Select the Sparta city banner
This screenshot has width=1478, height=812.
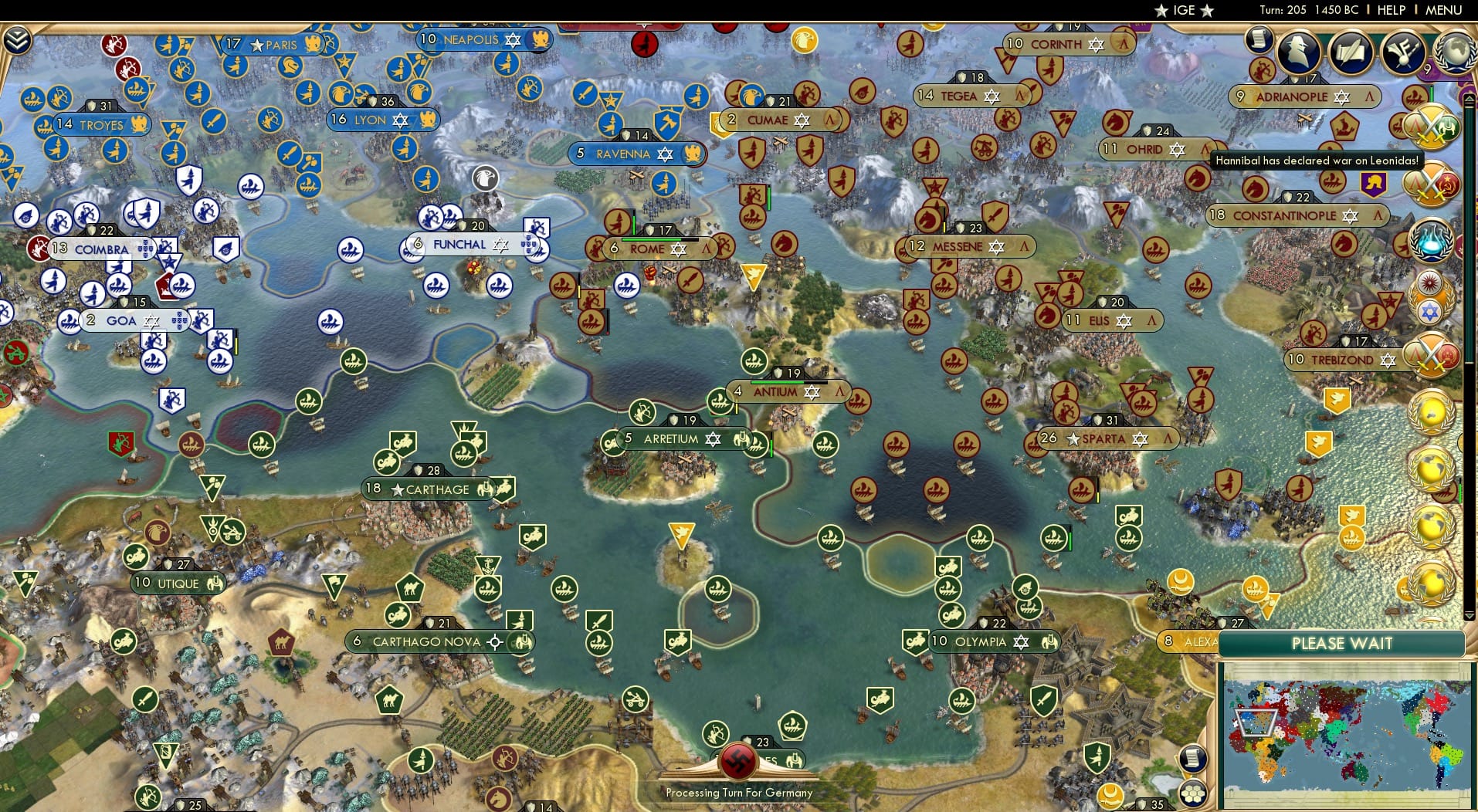point(1104,438)
